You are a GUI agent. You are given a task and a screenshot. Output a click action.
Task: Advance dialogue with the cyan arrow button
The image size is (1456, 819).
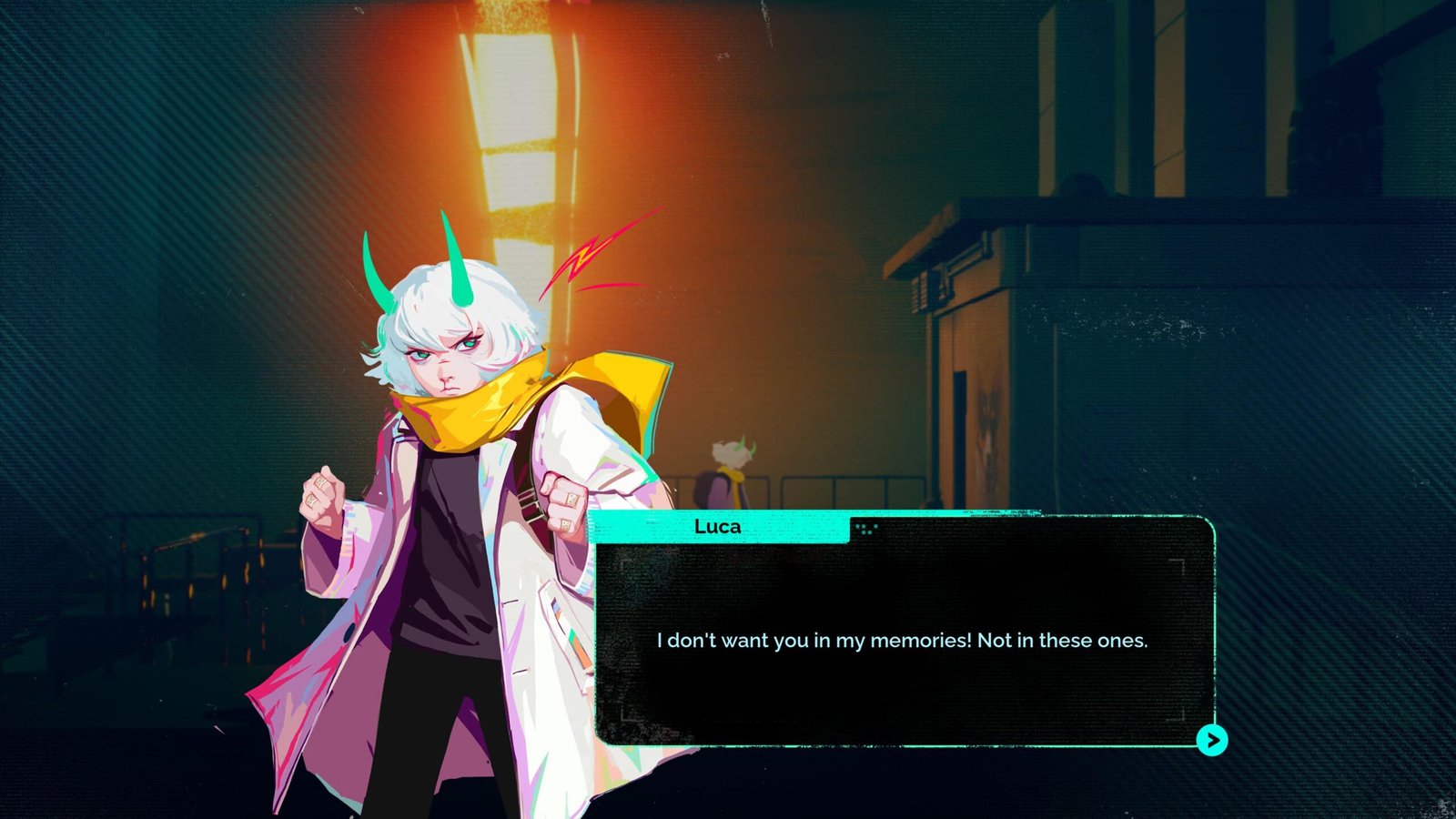(x=1211, y=740)
